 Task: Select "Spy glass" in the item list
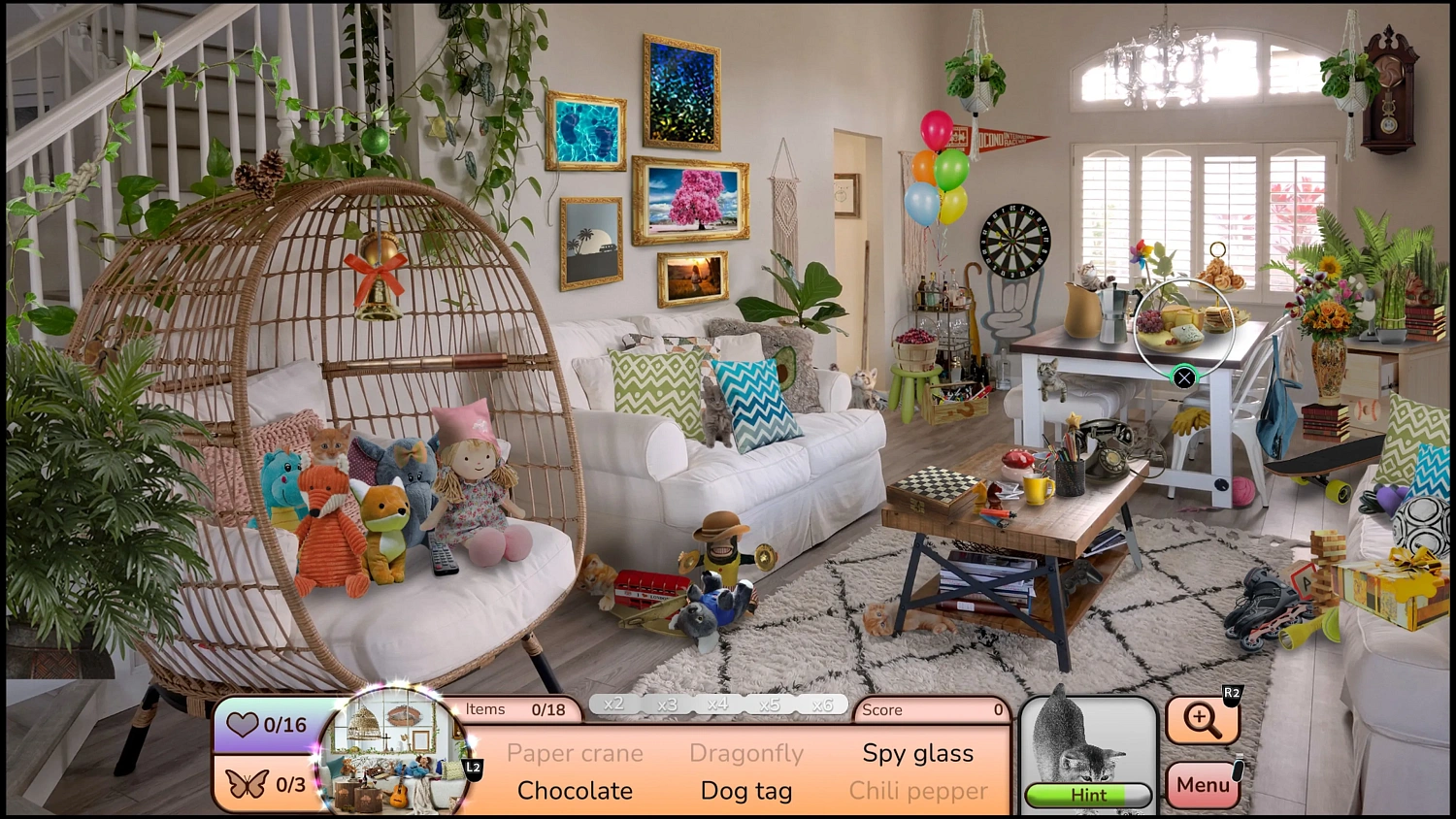pyautogui.click(x=917, y=753)
